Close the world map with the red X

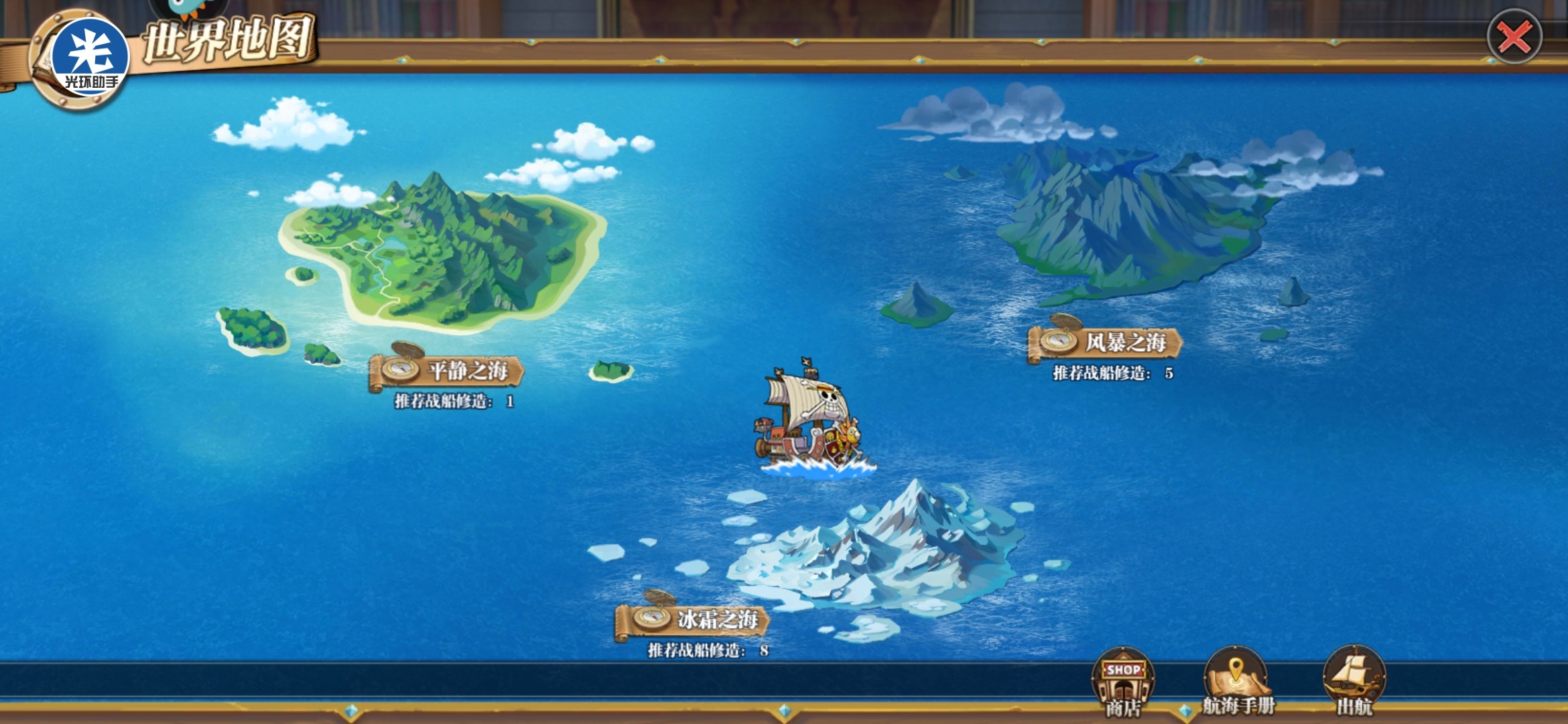click(x=1514, y=37)
